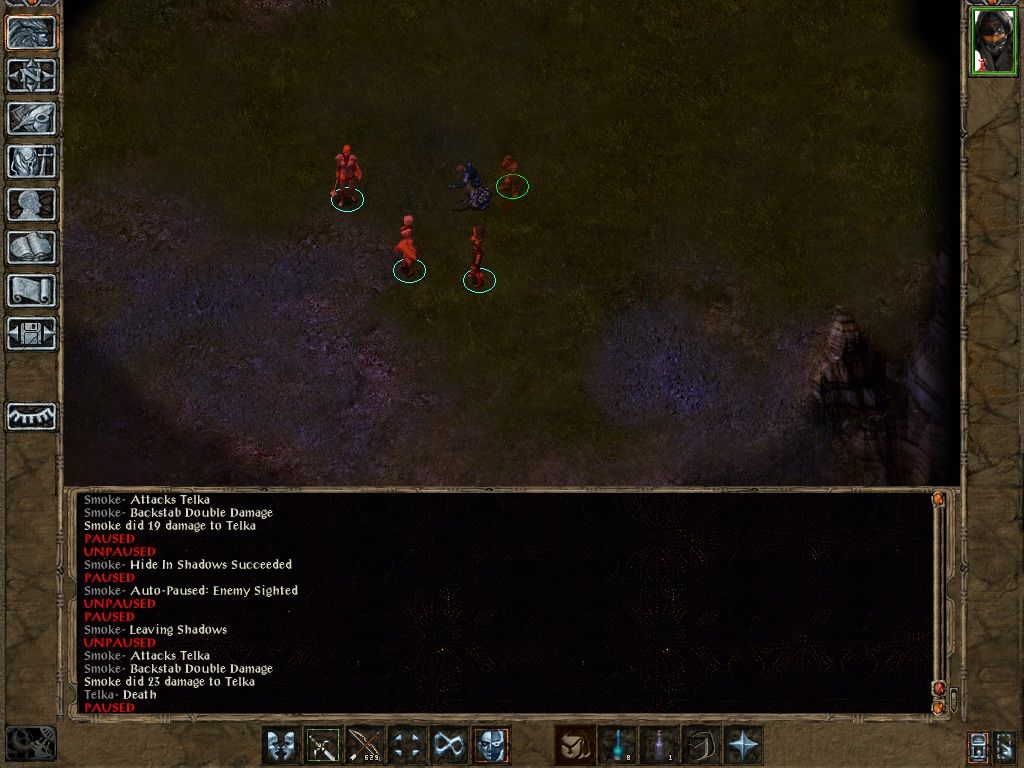Equip the sword weapon slot
This screenshot has width=1024, height=768.
click(x=323, y=745)
